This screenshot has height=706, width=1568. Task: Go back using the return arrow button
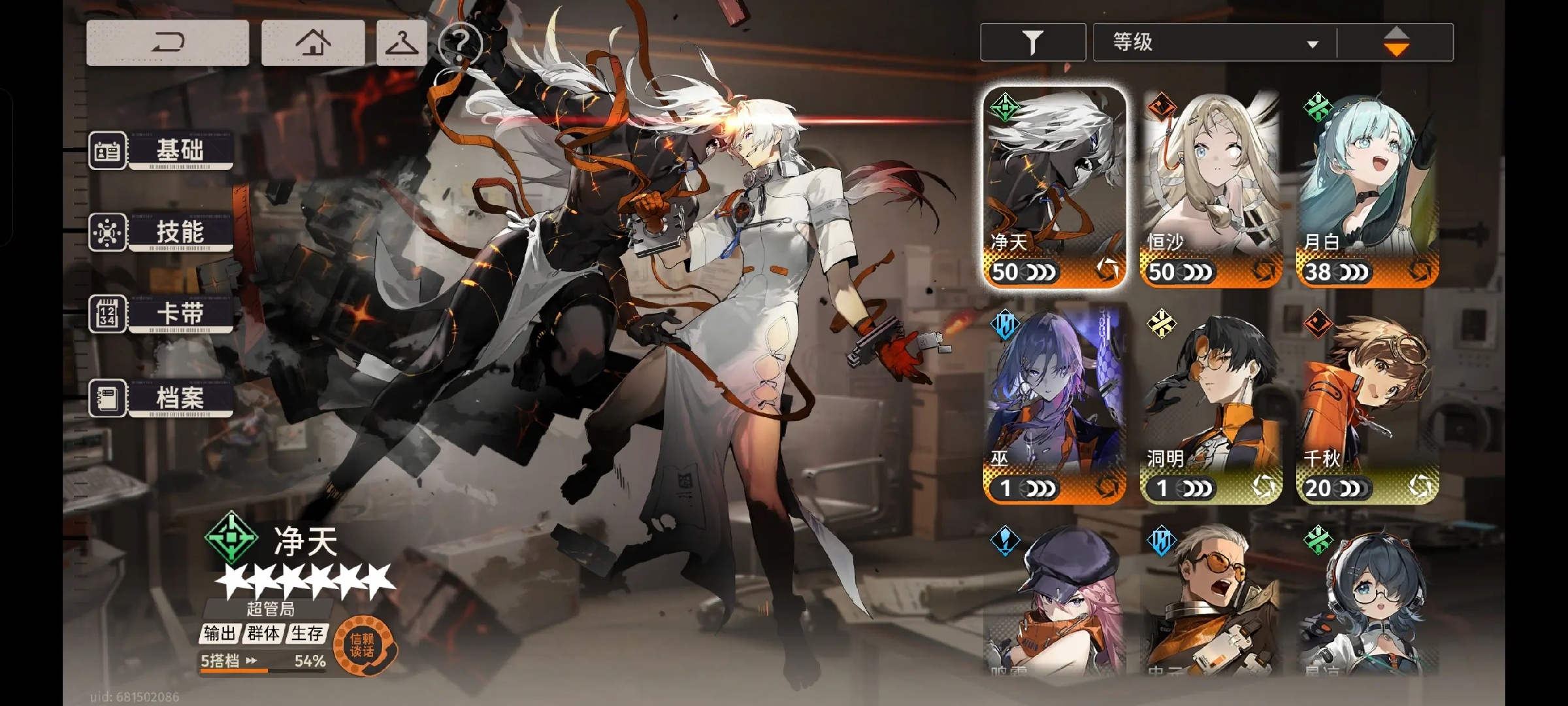(167, 42)
